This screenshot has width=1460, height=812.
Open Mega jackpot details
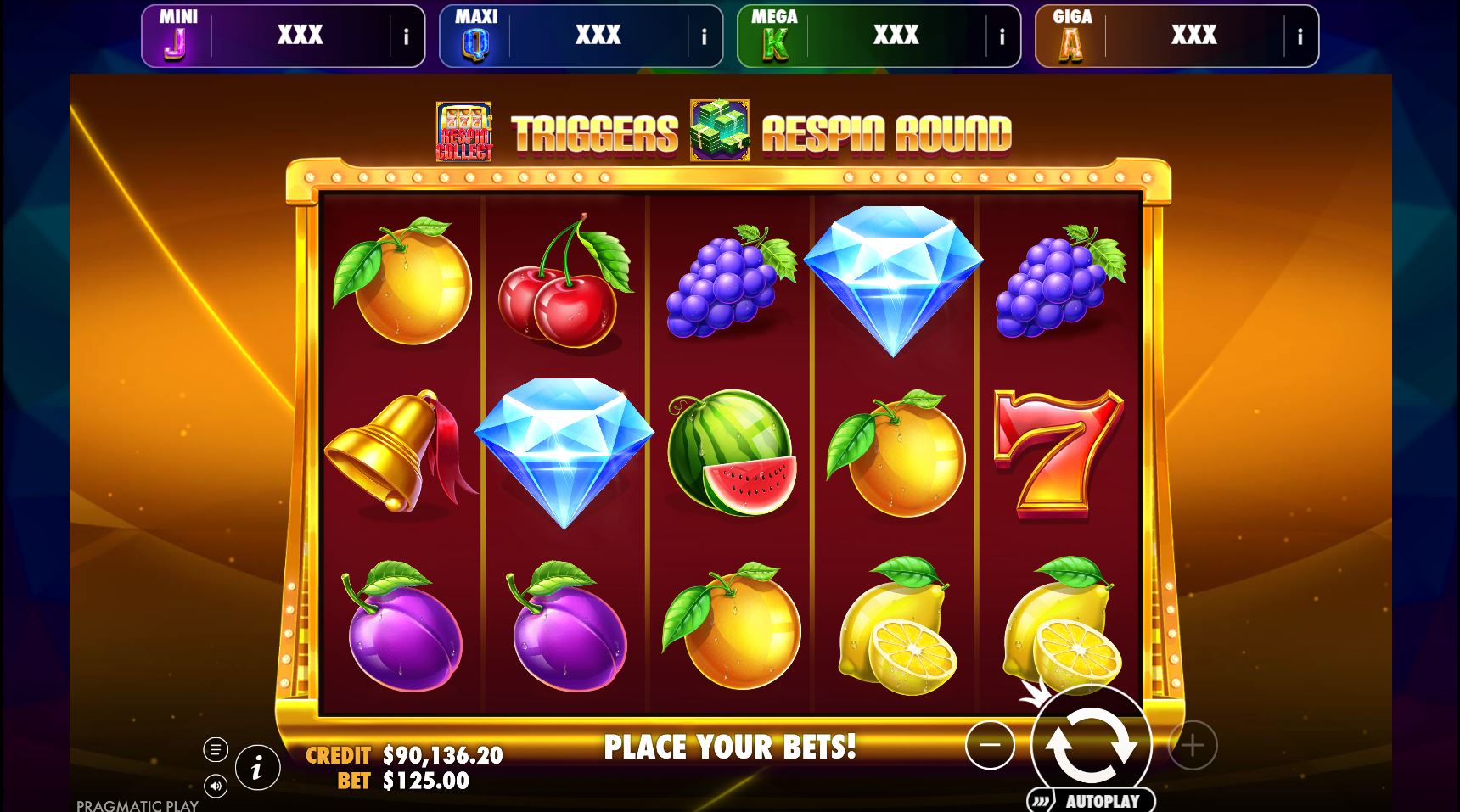(x=1002, y=35)
